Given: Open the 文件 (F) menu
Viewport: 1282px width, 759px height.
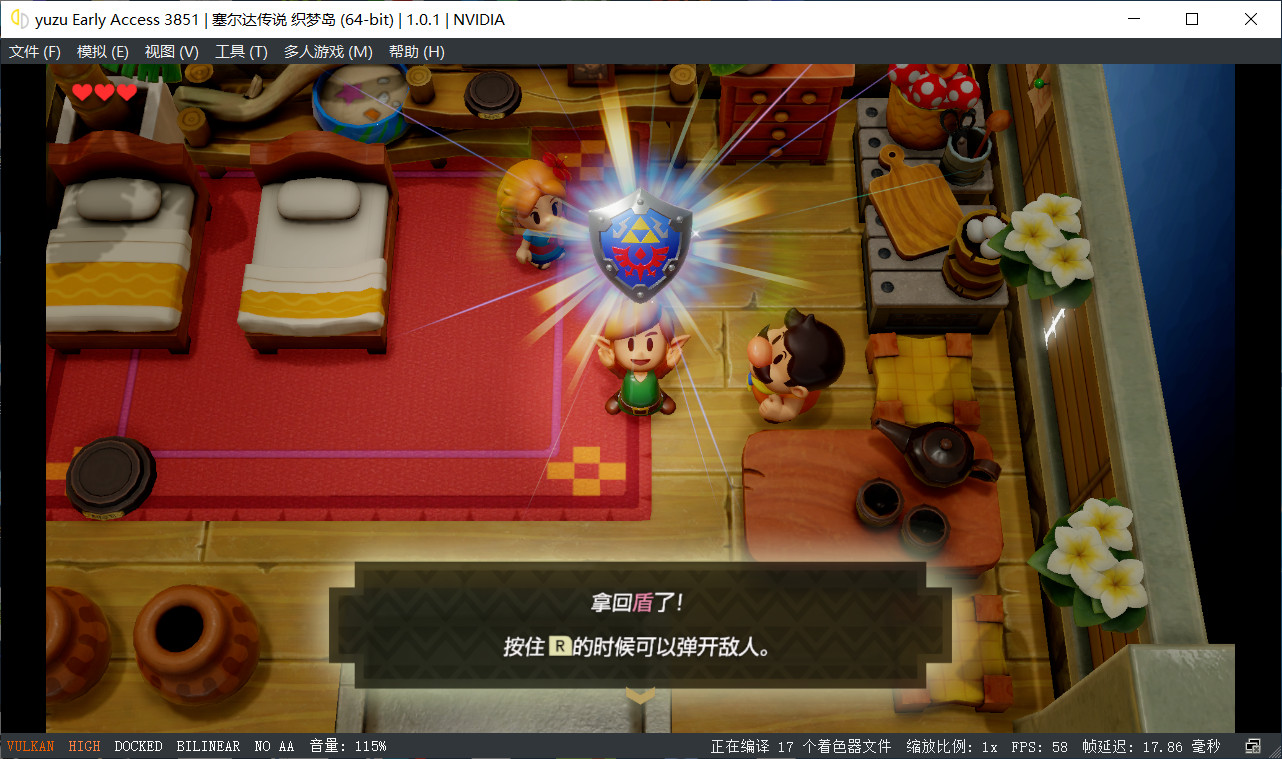Looking at the screenshot, I should (35, 51).
